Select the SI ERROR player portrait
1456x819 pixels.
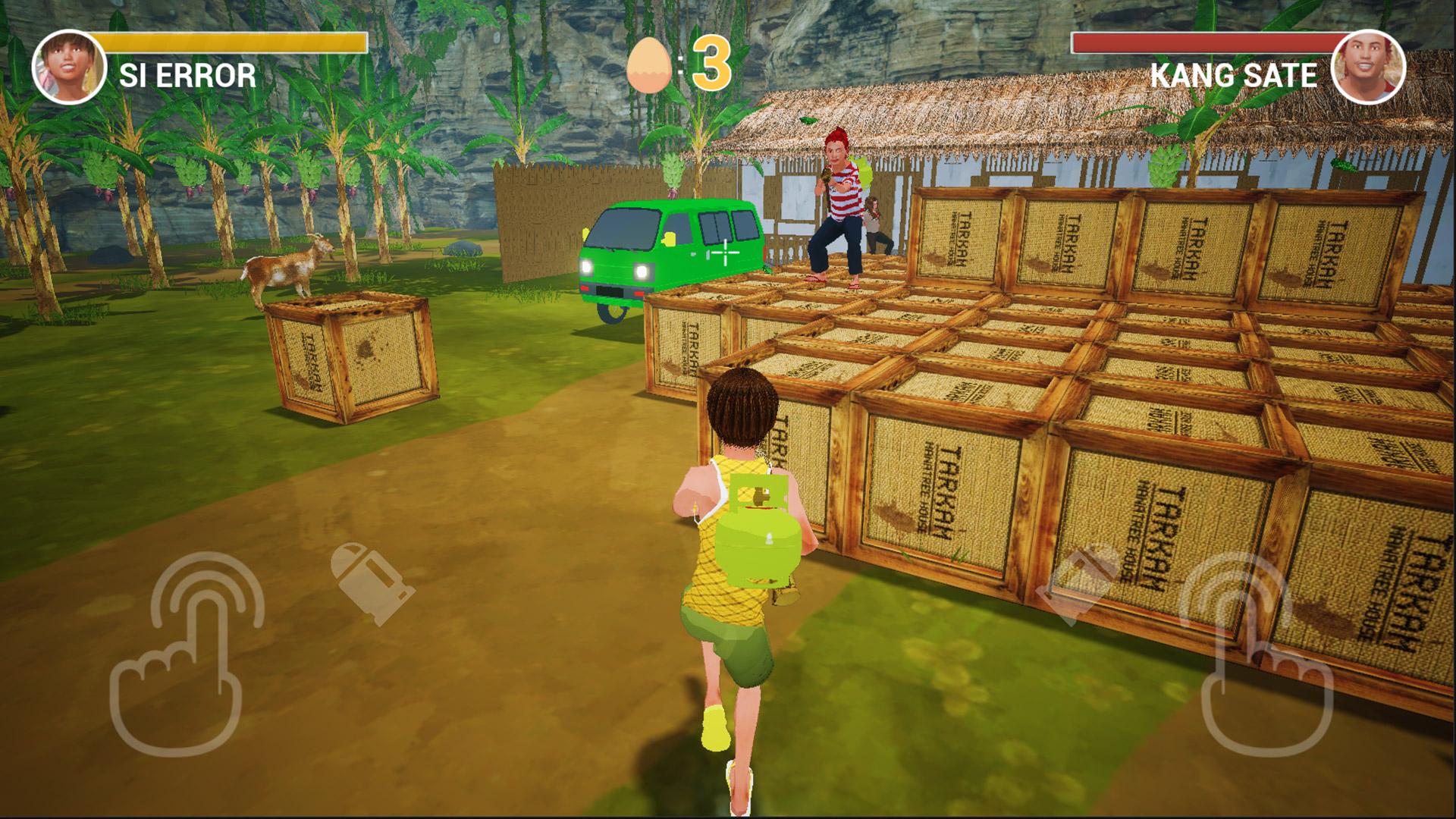click(69, 67)
